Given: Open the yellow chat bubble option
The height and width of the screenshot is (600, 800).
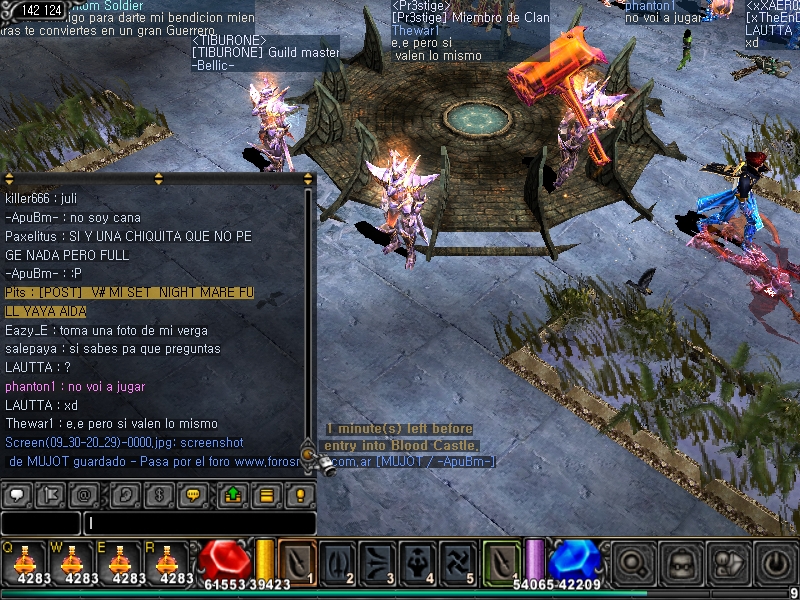Looking at the screenshot, I should 193,494.
